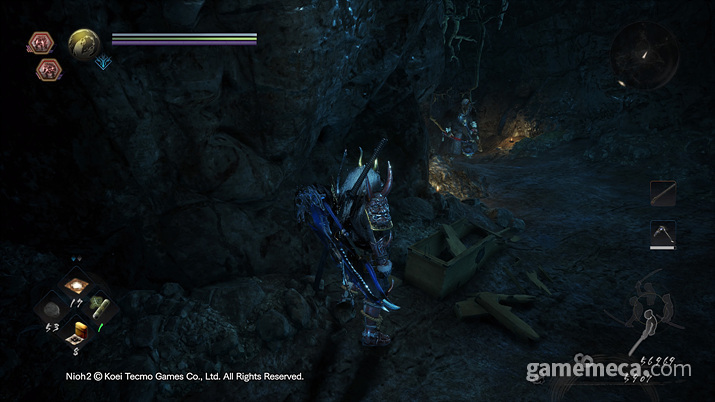Click the circular minimap radar

click(645, 55)
